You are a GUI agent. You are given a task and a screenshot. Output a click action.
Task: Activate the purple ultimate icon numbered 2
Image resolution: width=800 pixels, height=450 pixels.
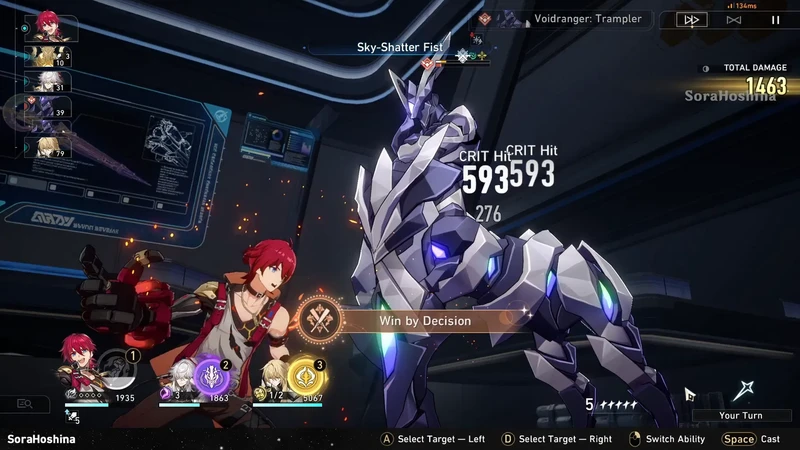pyautogui.click(x=214, y=376)
